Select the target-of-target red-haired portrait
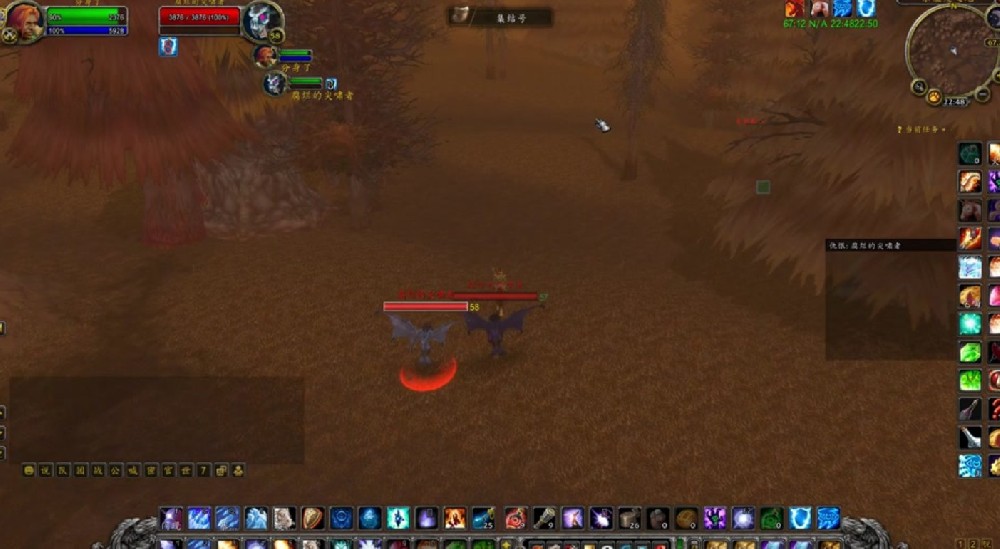The height and width of the screenshot is (549, 1000). [265, 55]
